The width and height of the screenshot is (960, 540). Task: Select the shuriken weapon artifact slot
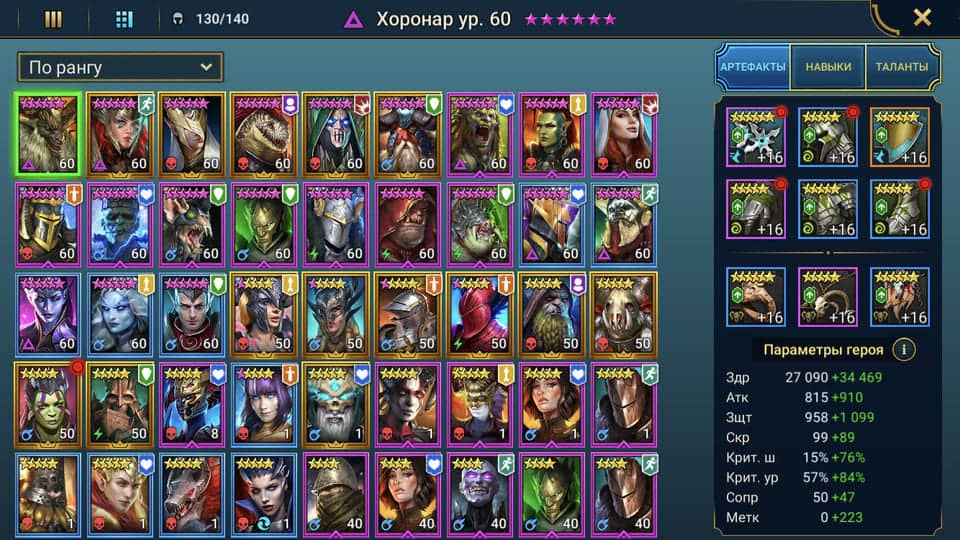click(x=755, y=137)
